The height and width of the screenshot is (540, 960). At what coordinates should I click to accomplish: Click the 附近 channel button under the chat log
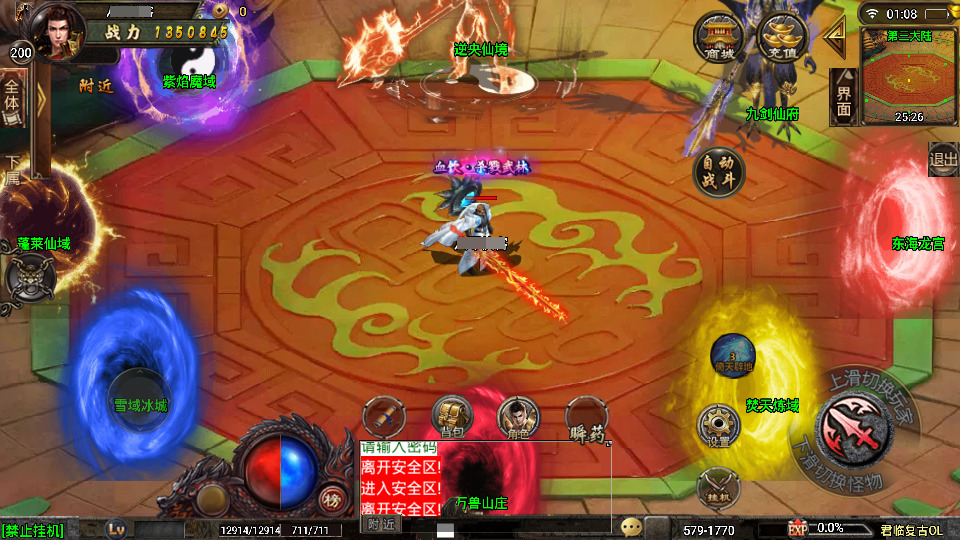click(x=381, y=524)
